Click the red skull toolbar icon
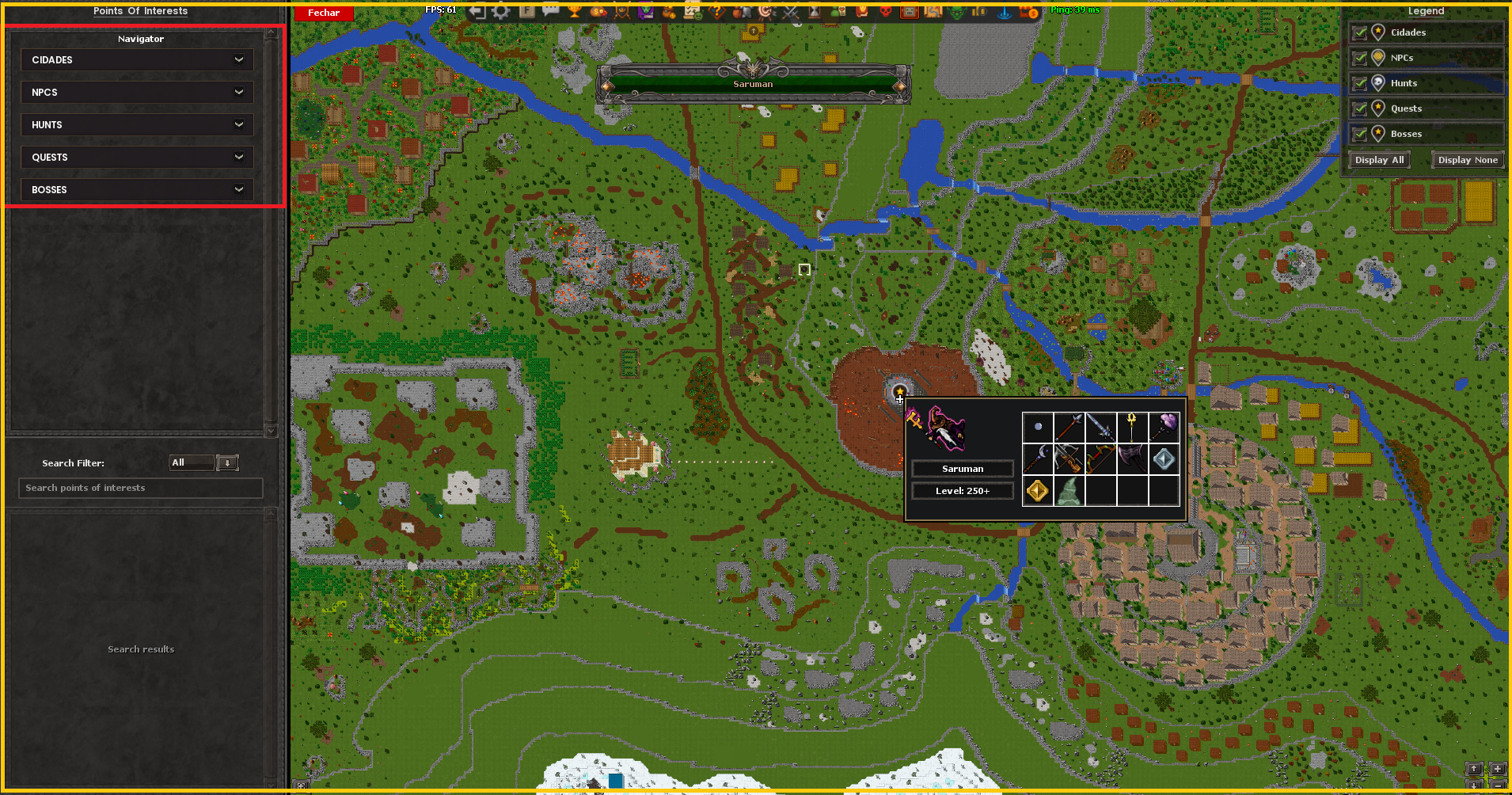The image size is (1512, 795). [x=886, y=11]
